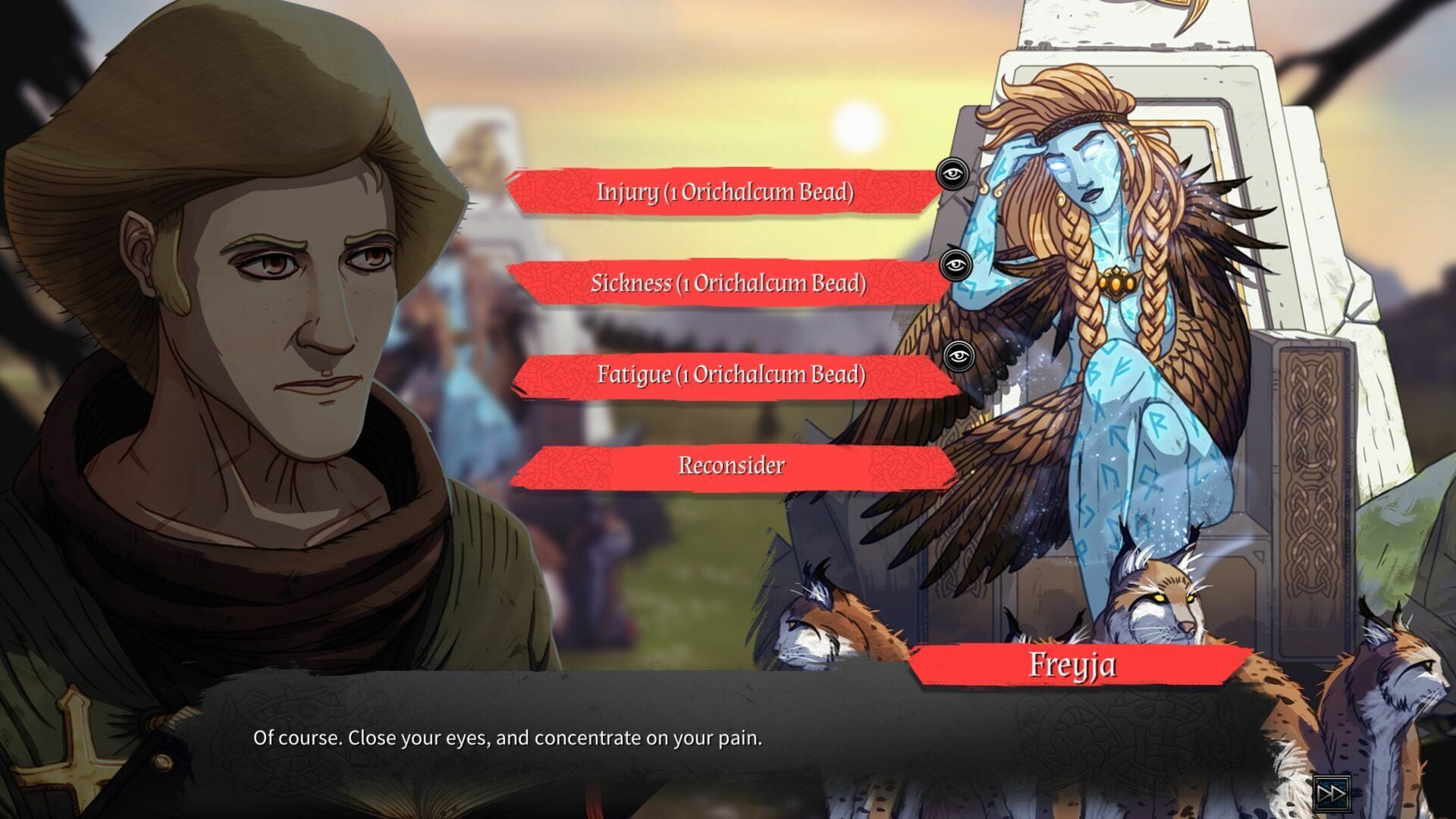This screenshot has height=819, width=1456.
Task: Choose the "Sickness (1 Orichalcum Bead)" option
Action: (x=728, y=284)
